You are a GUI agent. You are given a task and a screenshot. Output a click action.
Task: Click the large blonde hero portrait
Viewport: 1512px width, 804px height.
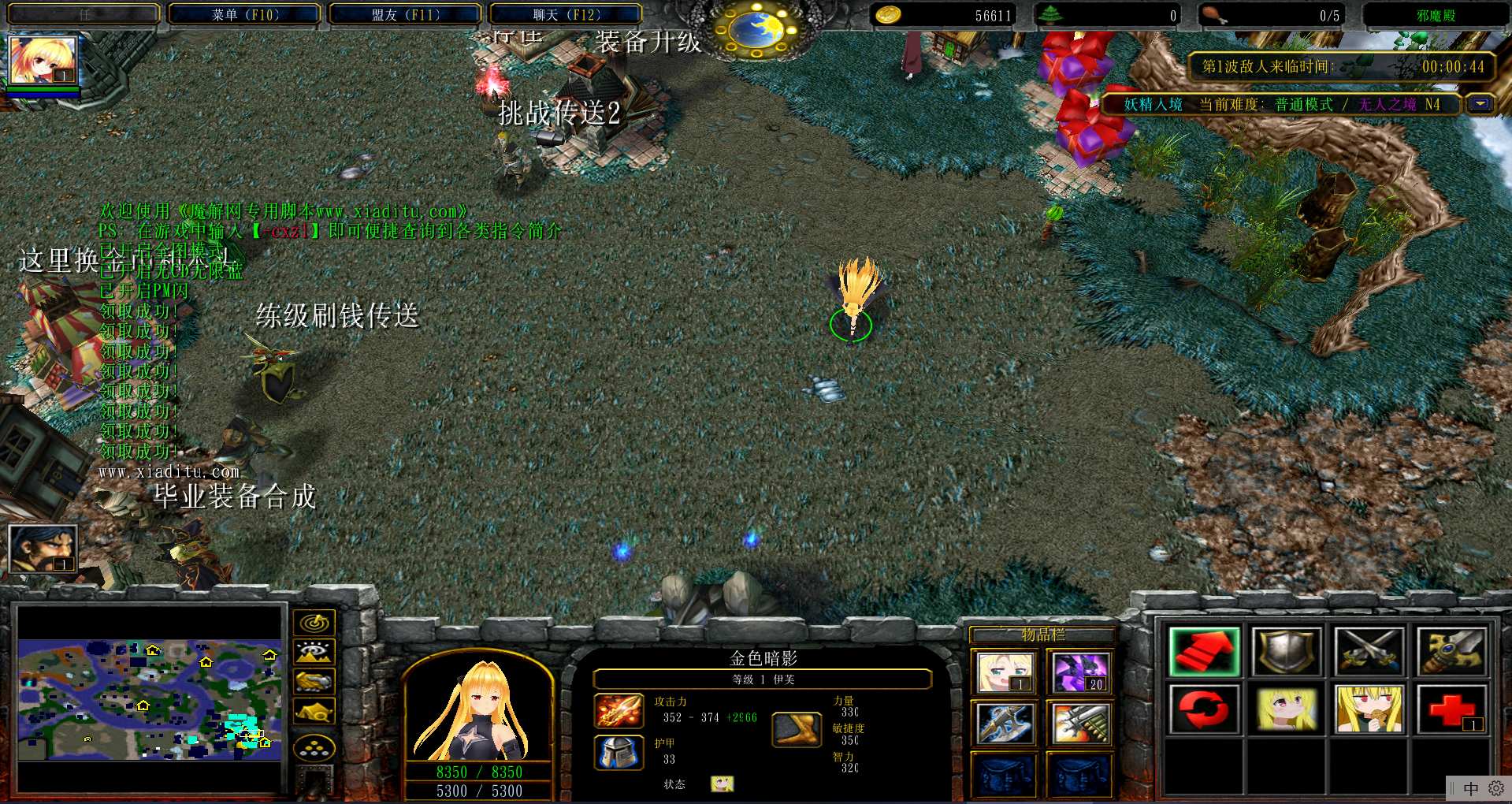tap(478, 709)
